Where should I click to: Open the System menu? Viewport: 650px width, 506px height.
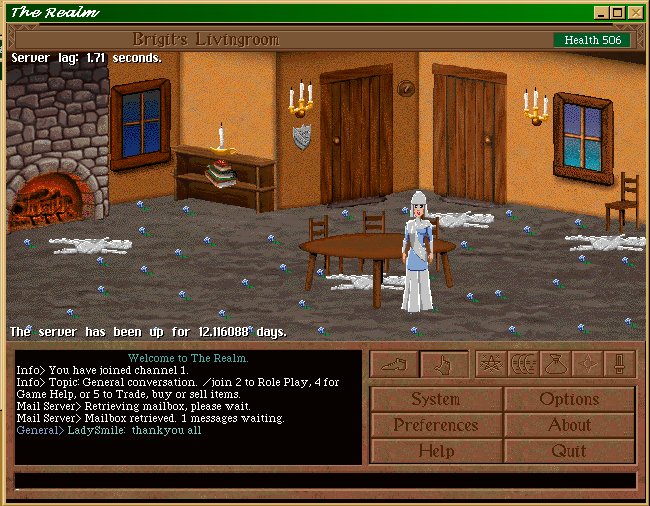[x=436, y=399]
